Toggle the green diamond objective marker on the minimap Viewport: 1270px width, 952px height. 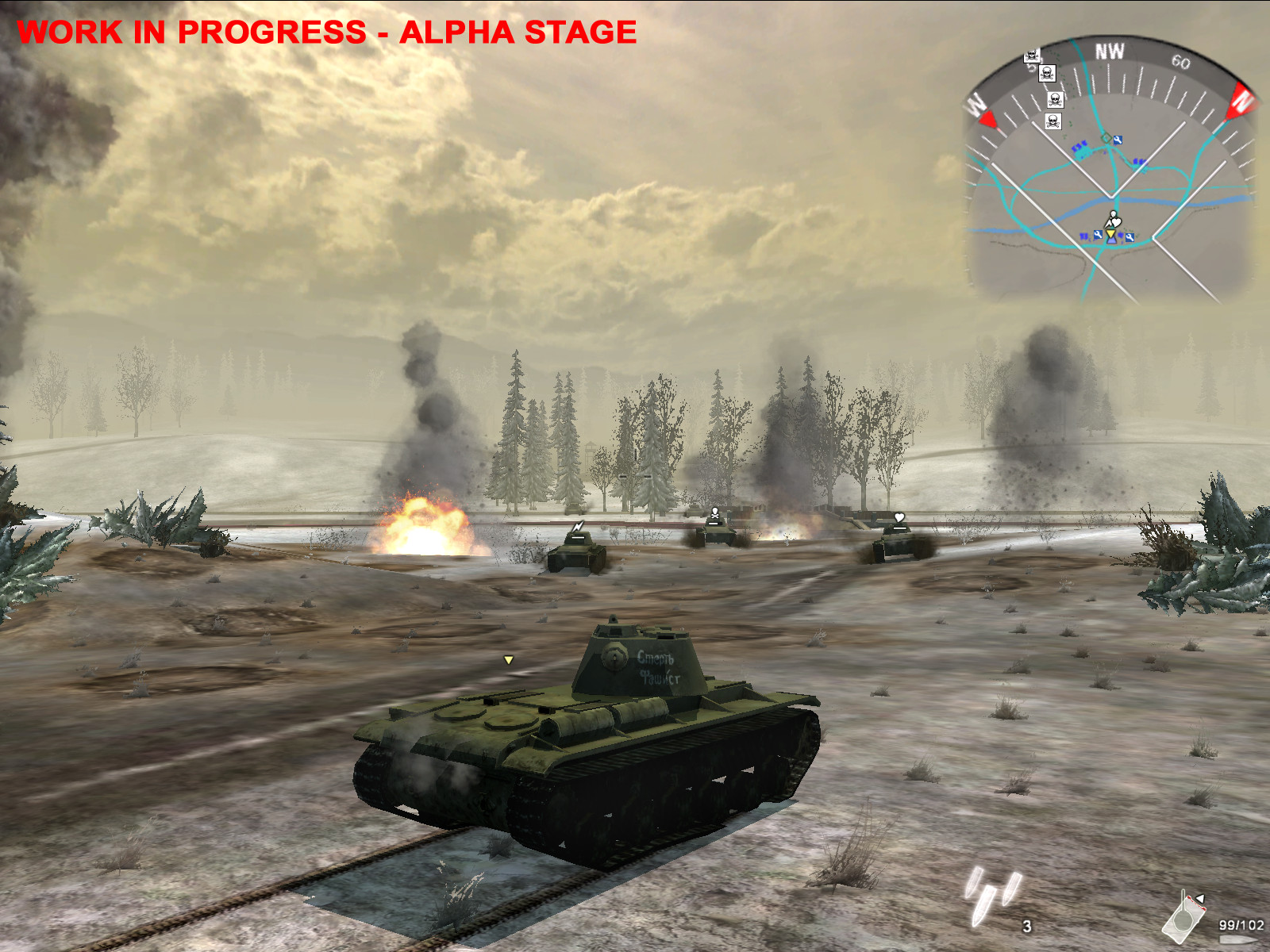click(x=1106, y=138)
